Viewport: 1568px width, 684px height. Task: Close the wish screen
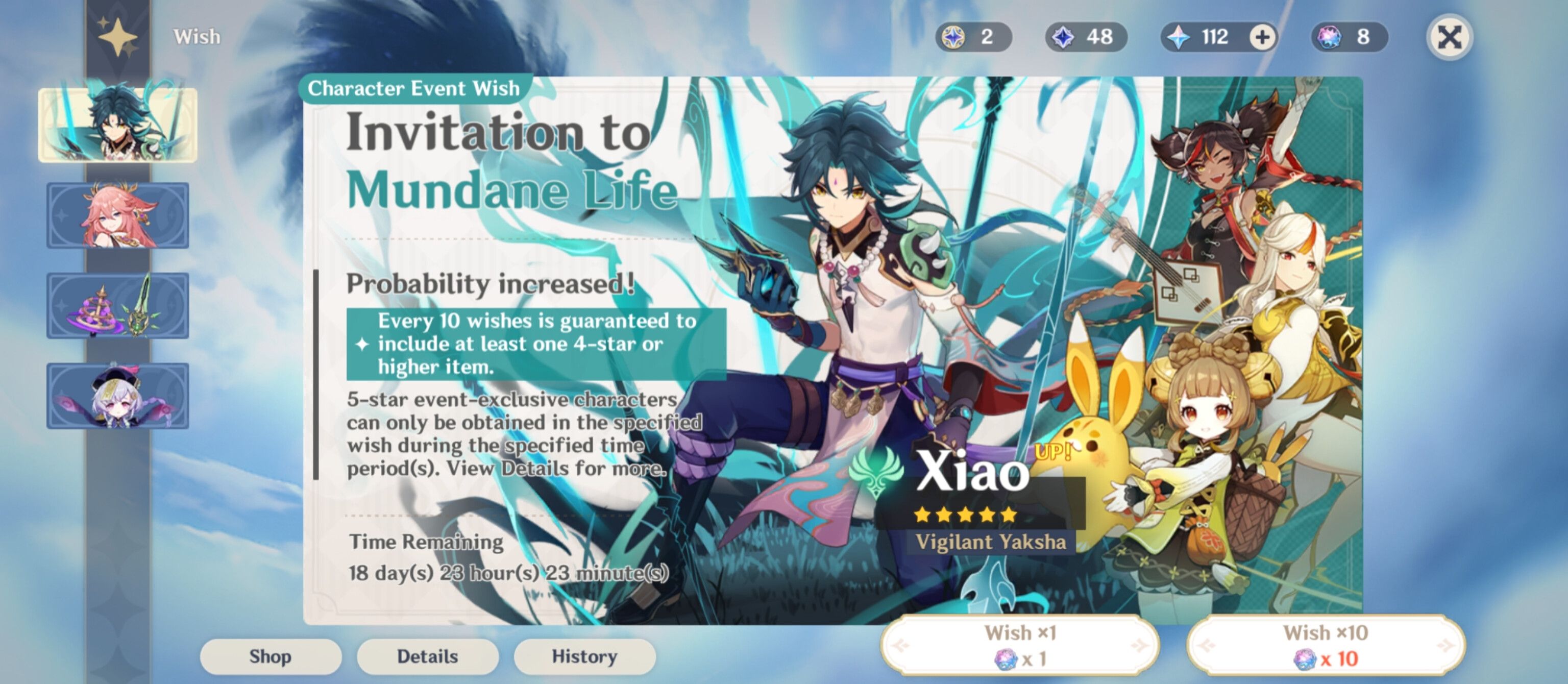[x=1451, y=37]
